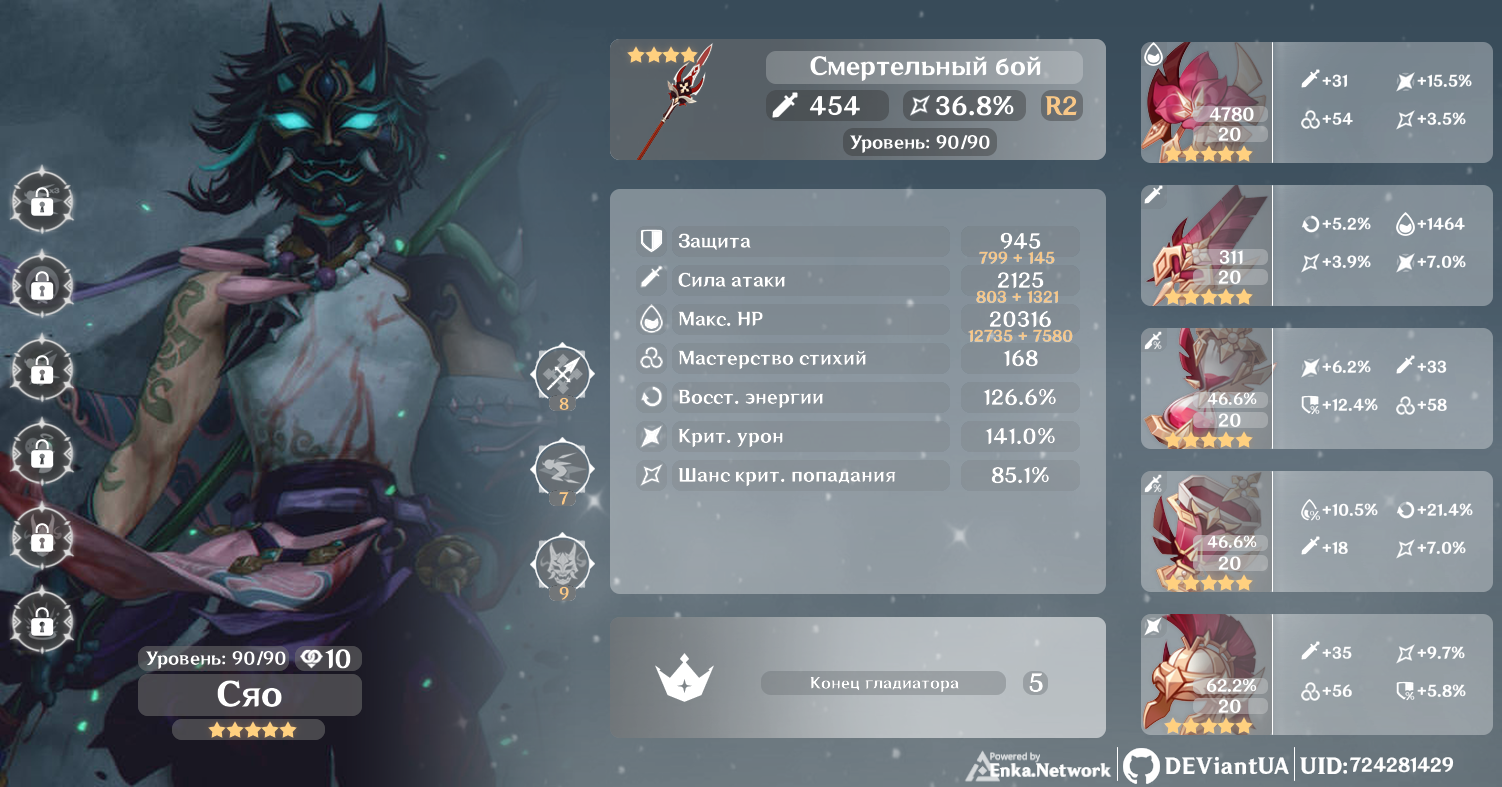This screenshot has height=787, width=1502.
Task: Open the Enka.Network logo link
Action: click(x=1039, y=766)
